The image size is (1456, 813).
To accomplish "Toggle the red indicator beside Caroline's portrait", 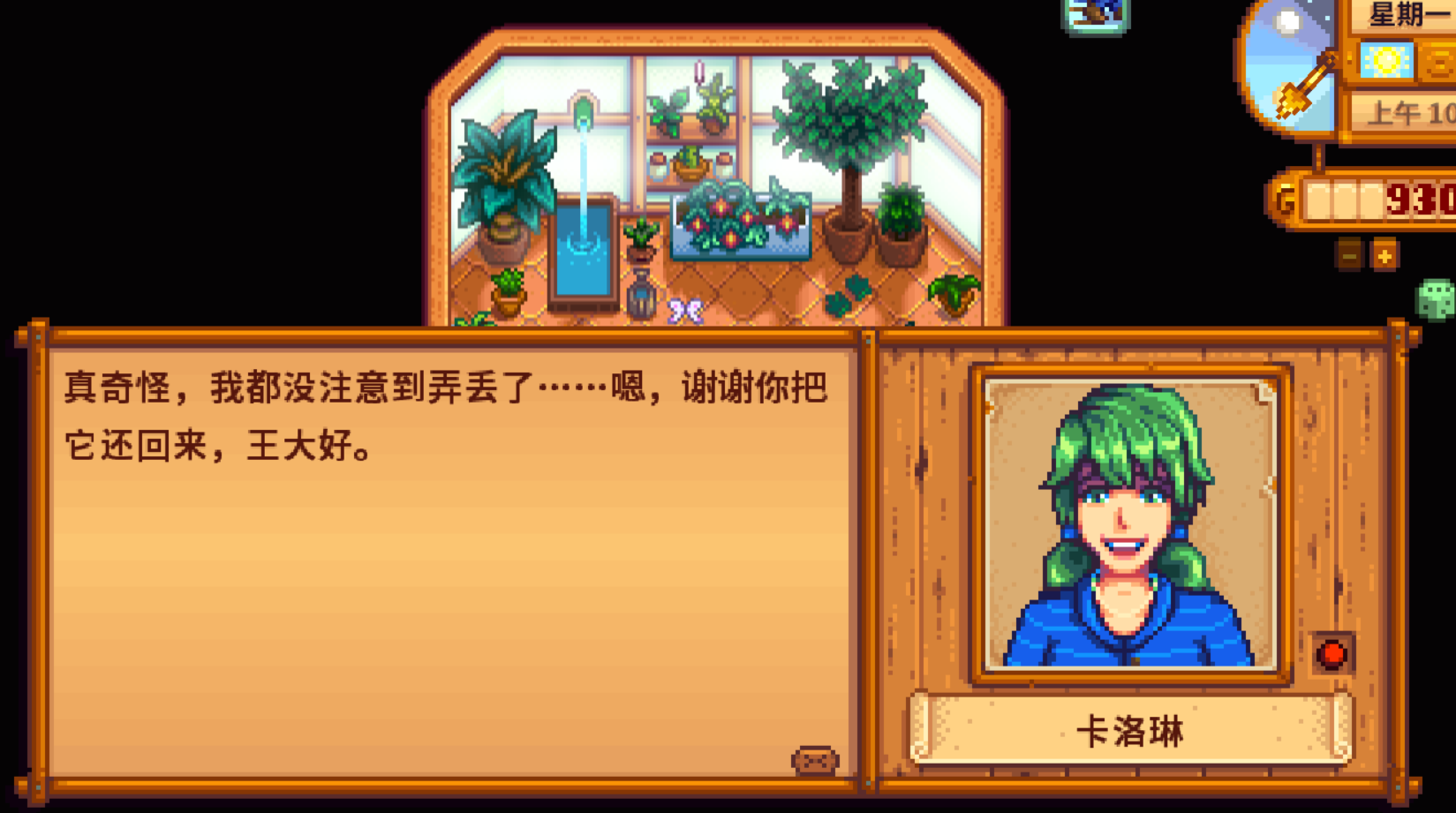I will pyautogui.click(x=1332, y=653).
